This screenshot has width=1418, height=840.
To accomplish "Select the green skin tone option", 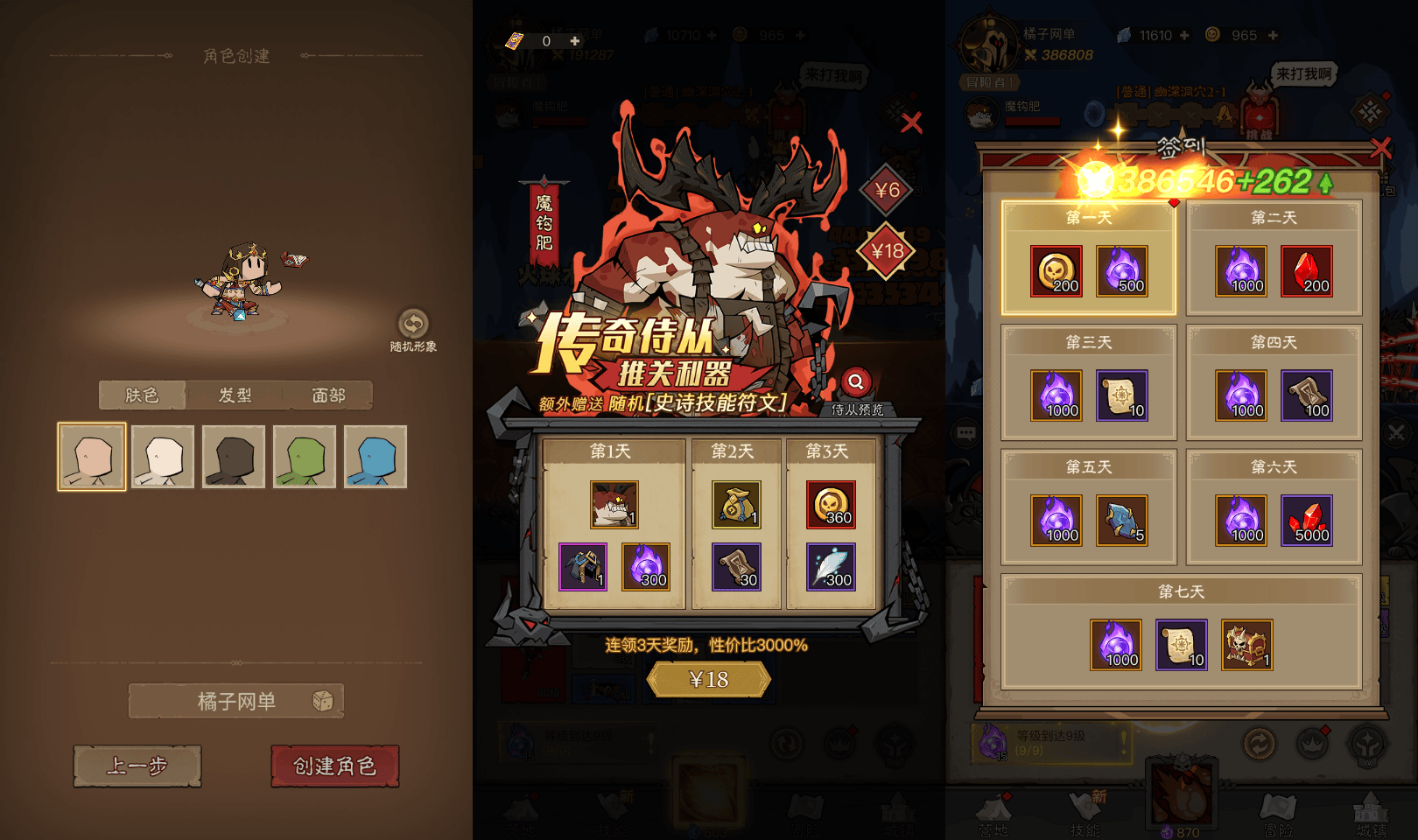I will point(305,456).
